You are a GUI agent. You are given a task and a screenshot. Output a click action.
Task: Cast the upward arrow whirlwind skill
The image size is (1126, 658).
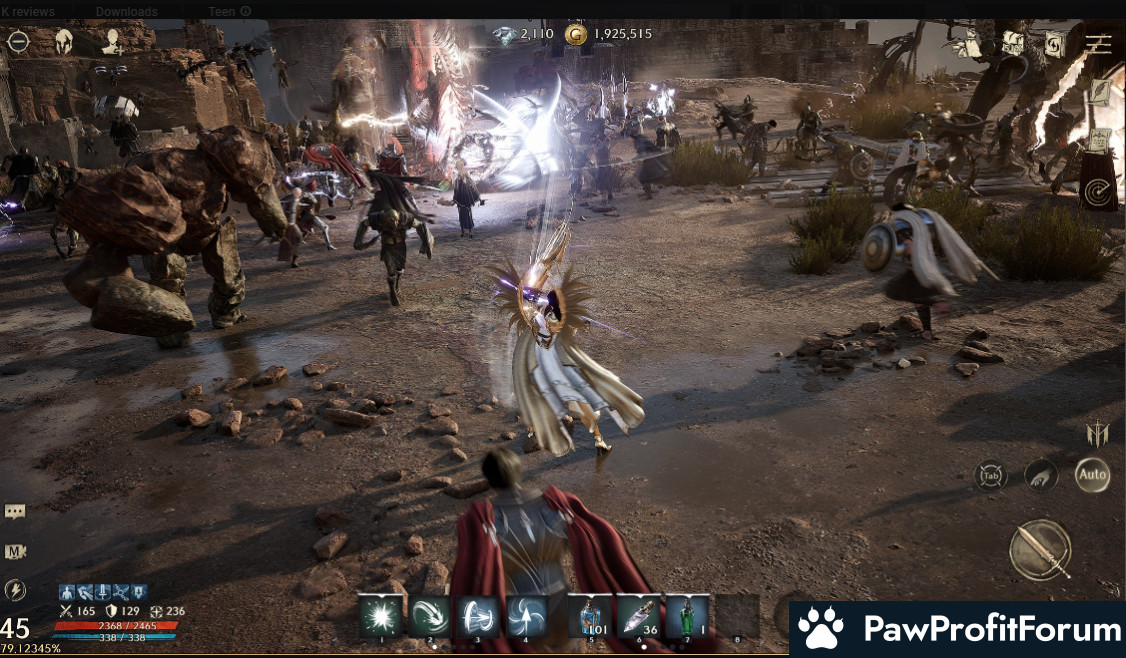[x=526, y=616]
